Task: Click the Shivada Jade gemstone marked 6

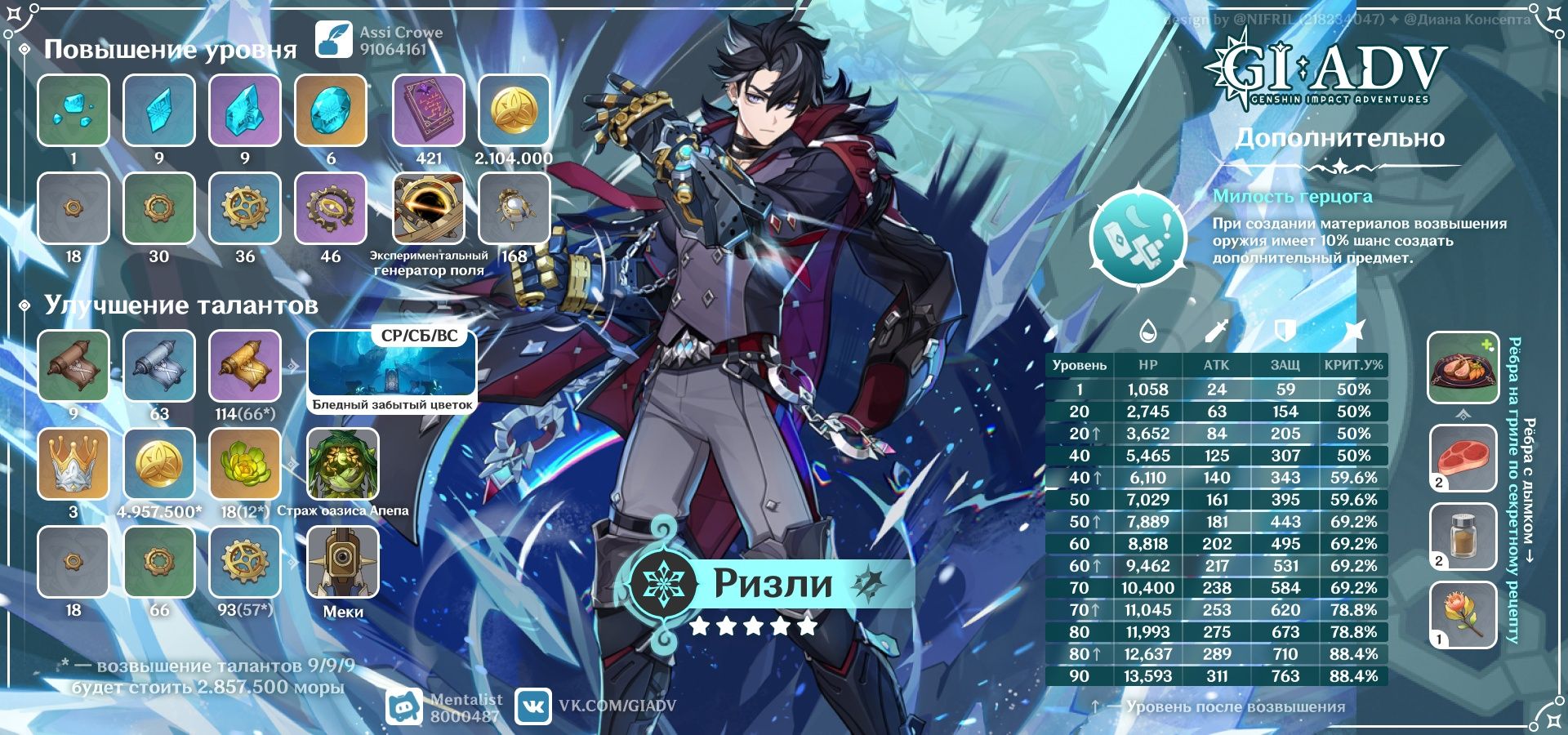Action: coord(330,110)
